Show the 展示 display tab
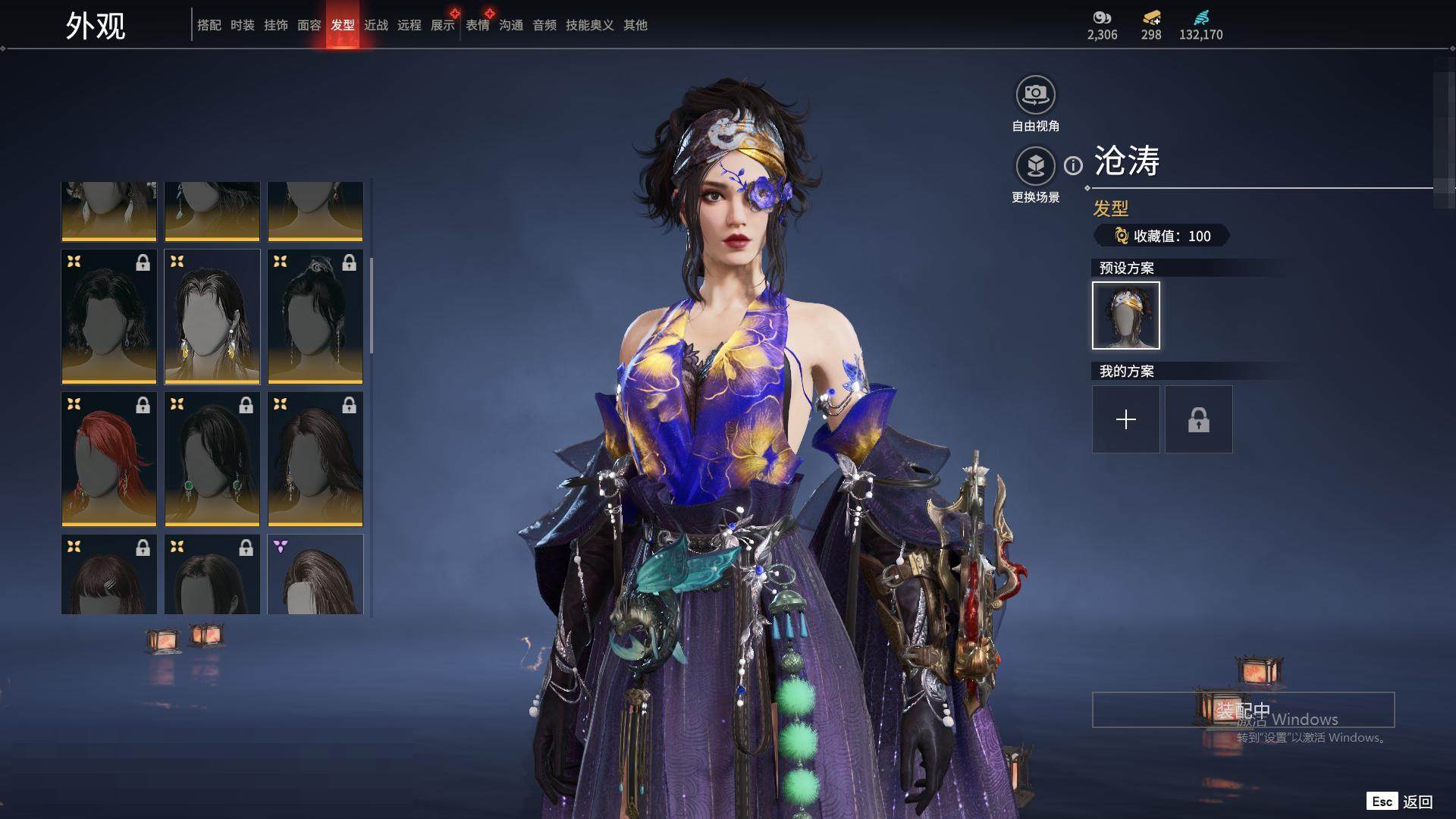Image resolution: width=1456 pixels, height=819 pixels. 442,25
